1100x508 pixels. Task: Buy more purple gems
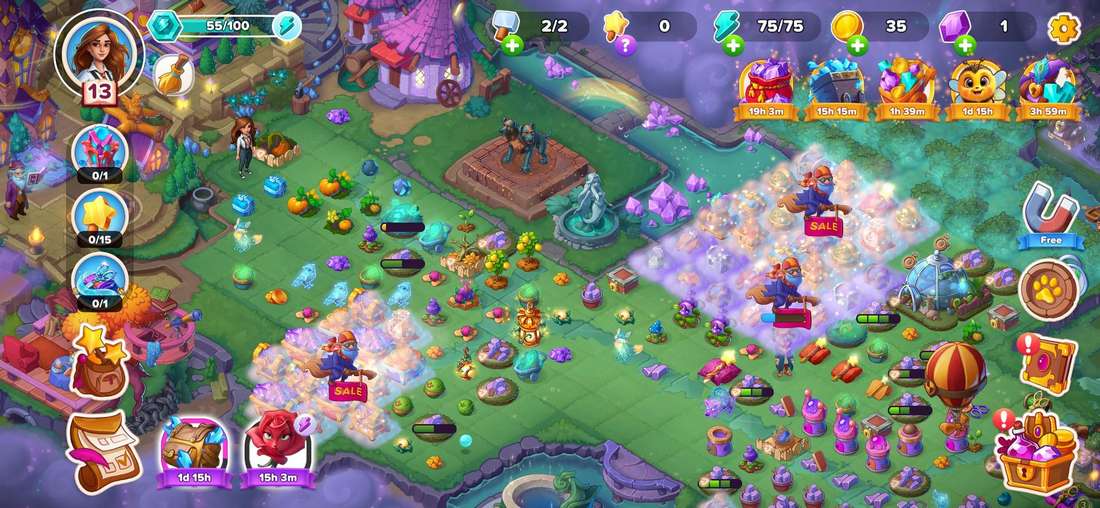point(964,45)
